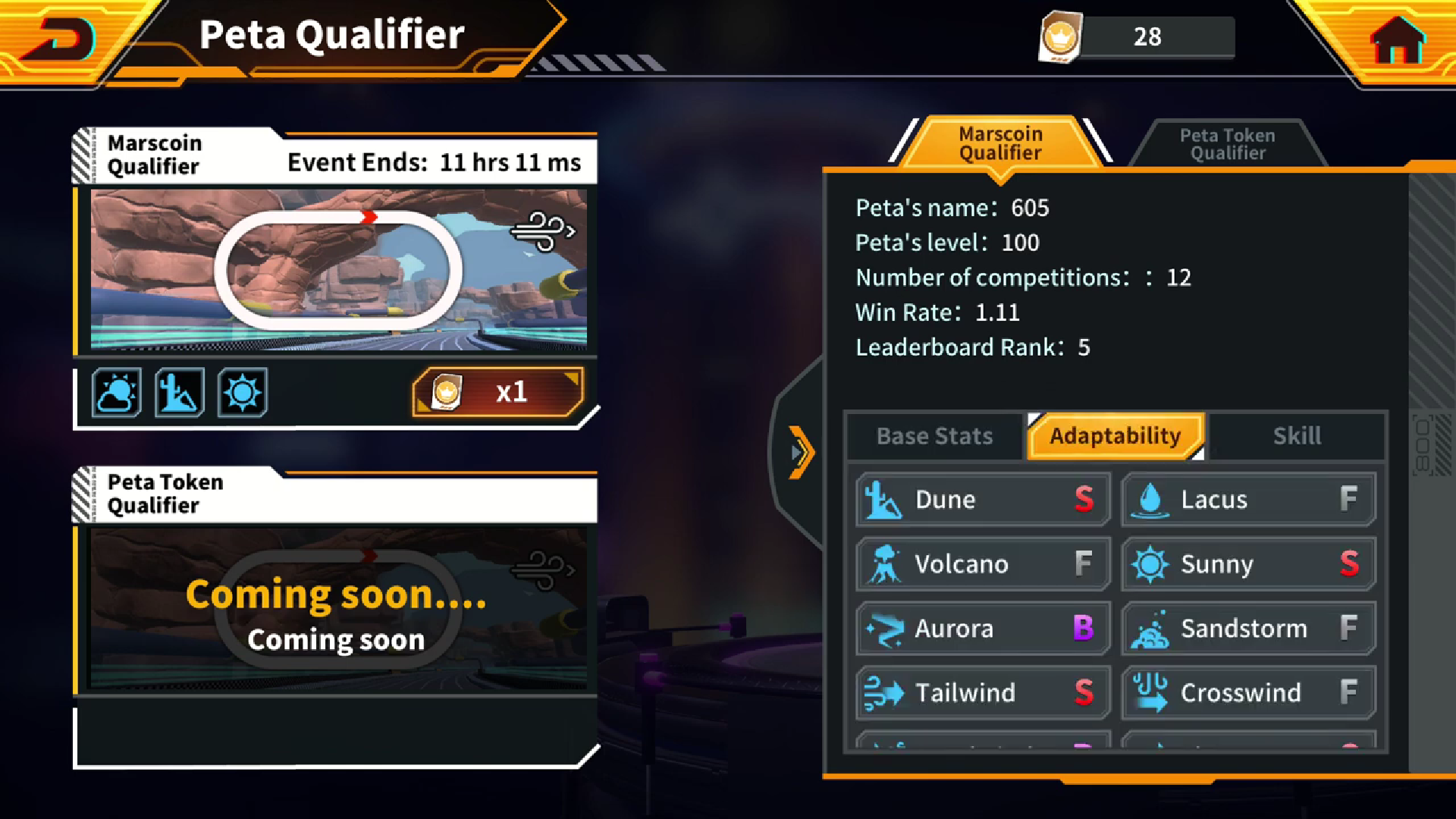Select the Sandstorm adaptability row
Image resolution: width=1456 pixels, height=819 pixels.
(x=1248, y=629)
